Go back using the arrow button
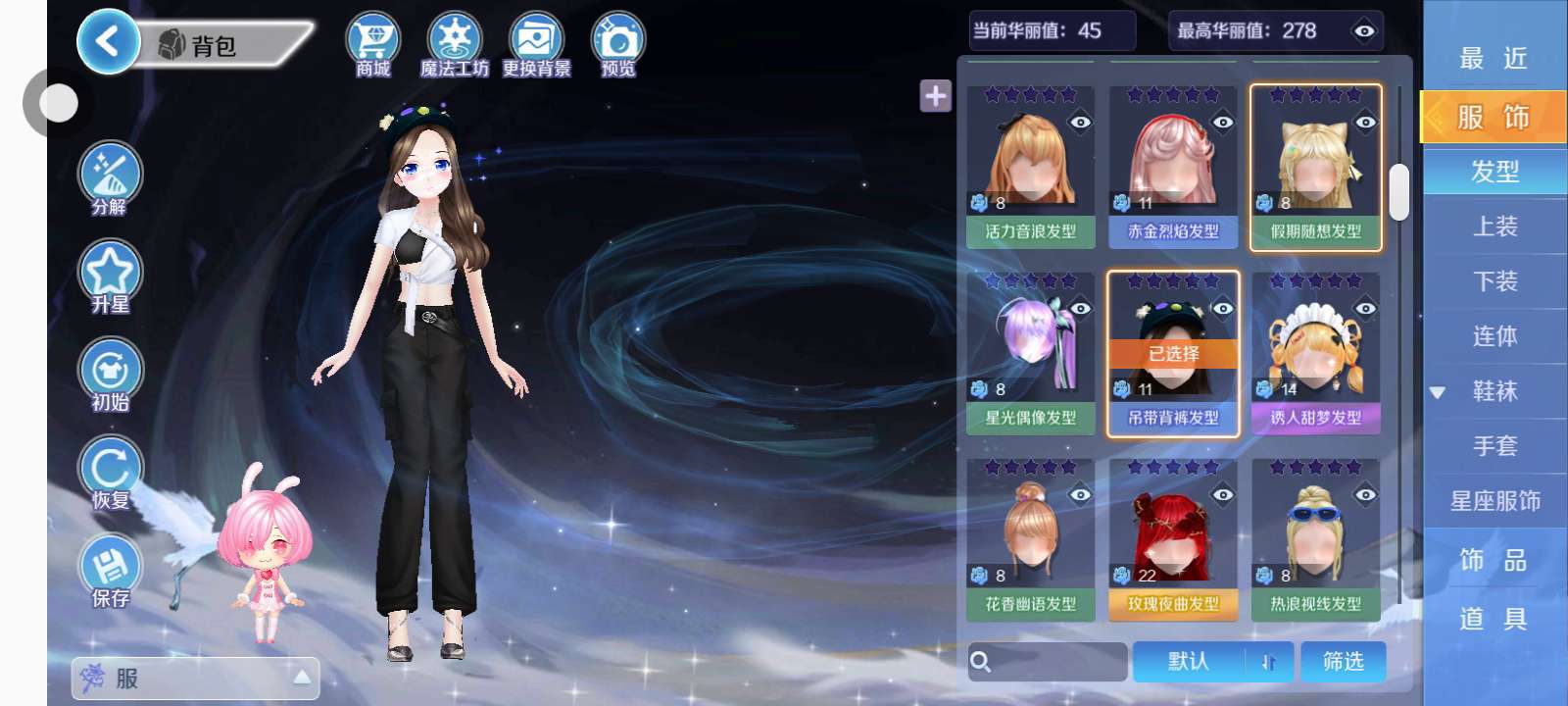This screenshot has height=706, width=1568. tap(106, 42)
